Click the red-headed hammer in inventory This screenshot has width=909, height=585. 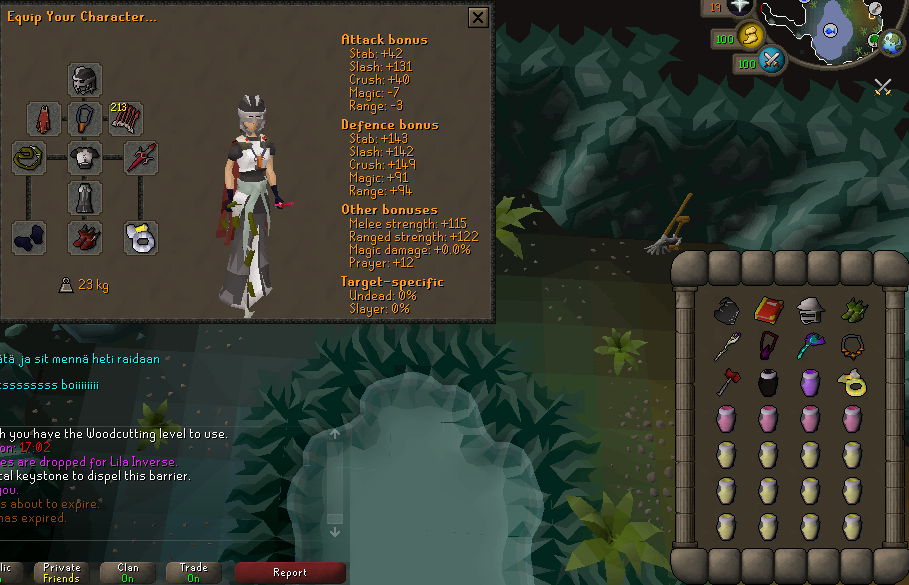(x=726, y=382)
